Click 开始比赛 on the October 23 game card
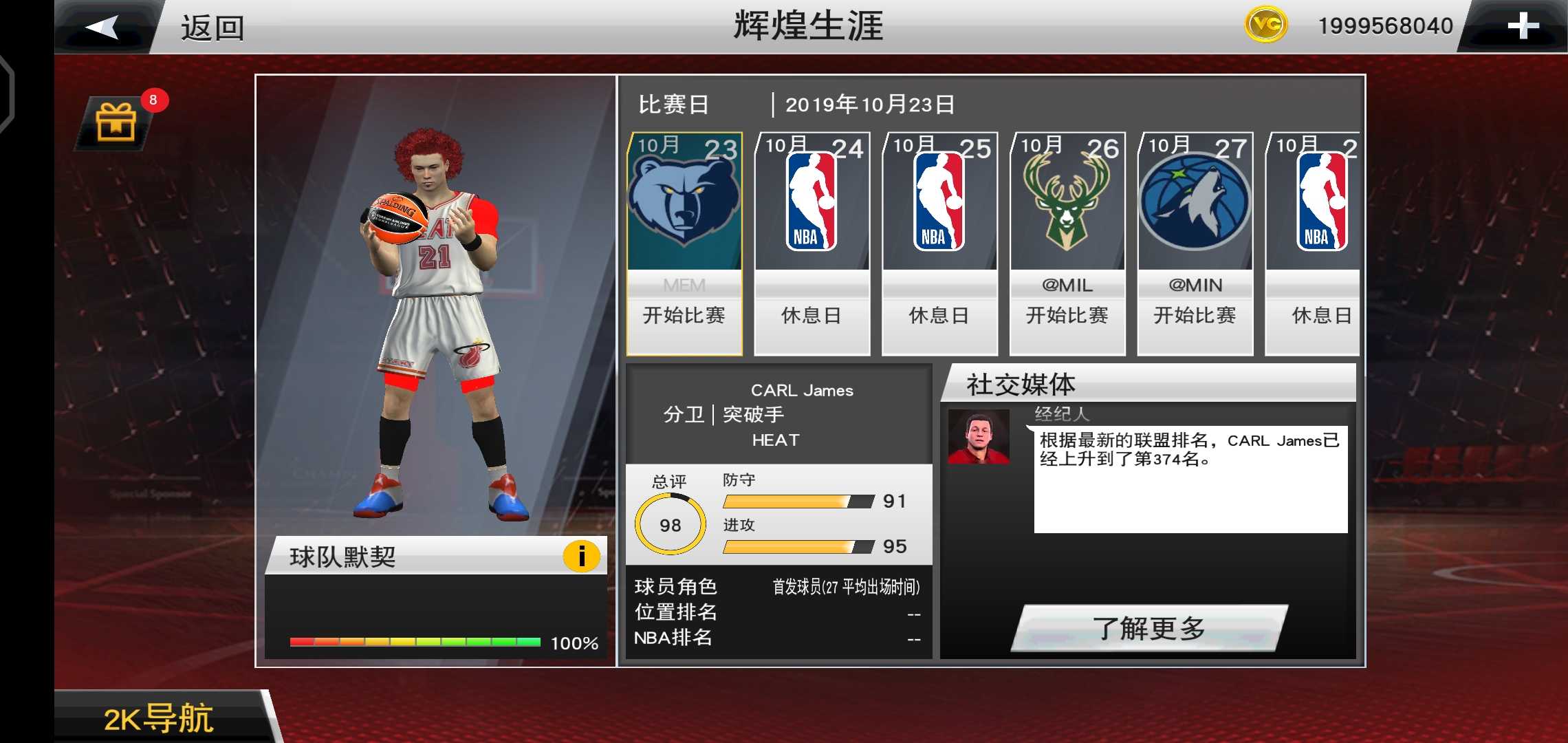This screenshot has width=1568, height=743. coord(684,316)
